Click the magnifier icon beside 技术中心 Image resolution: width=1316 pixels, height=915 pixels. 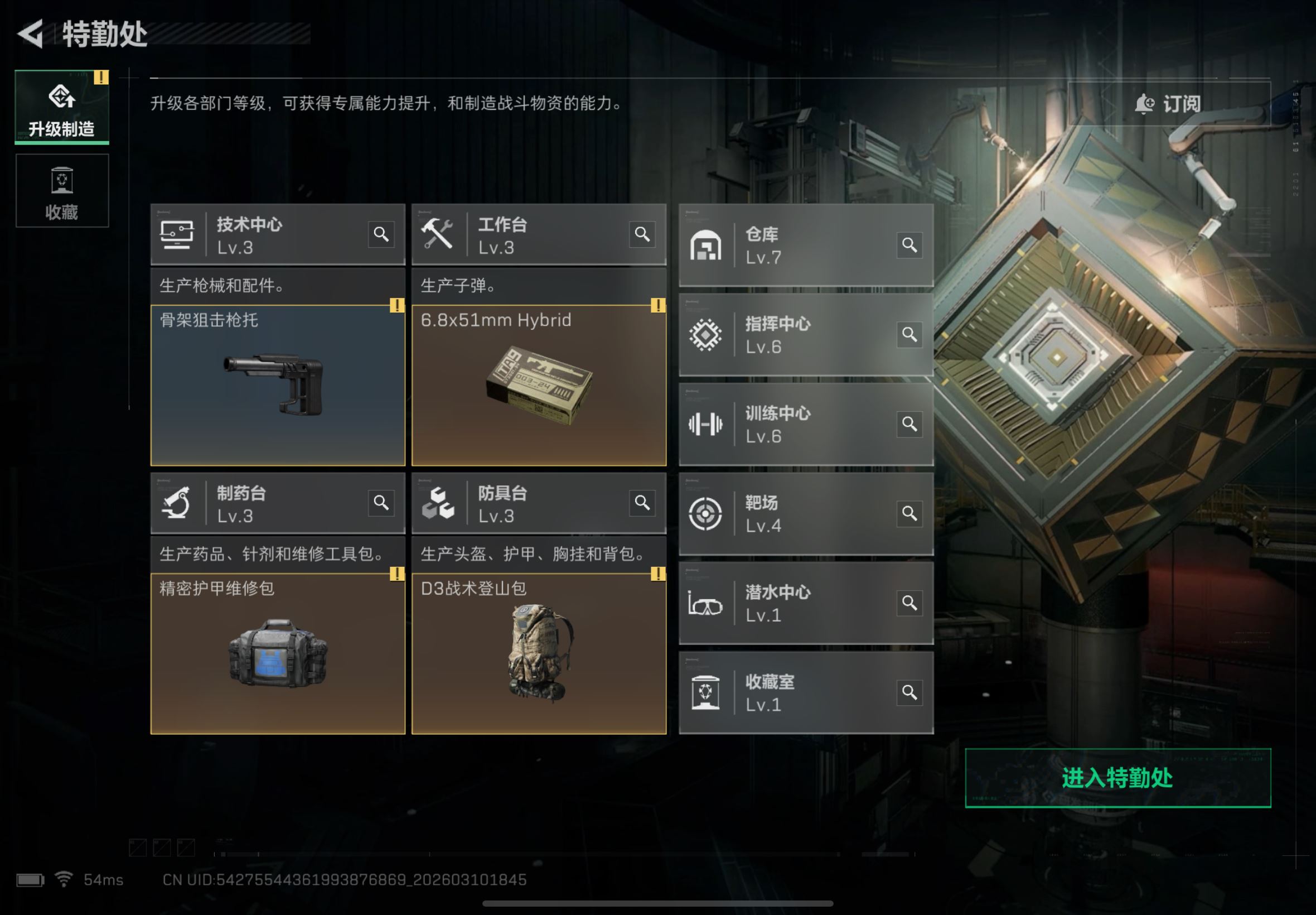381,234
